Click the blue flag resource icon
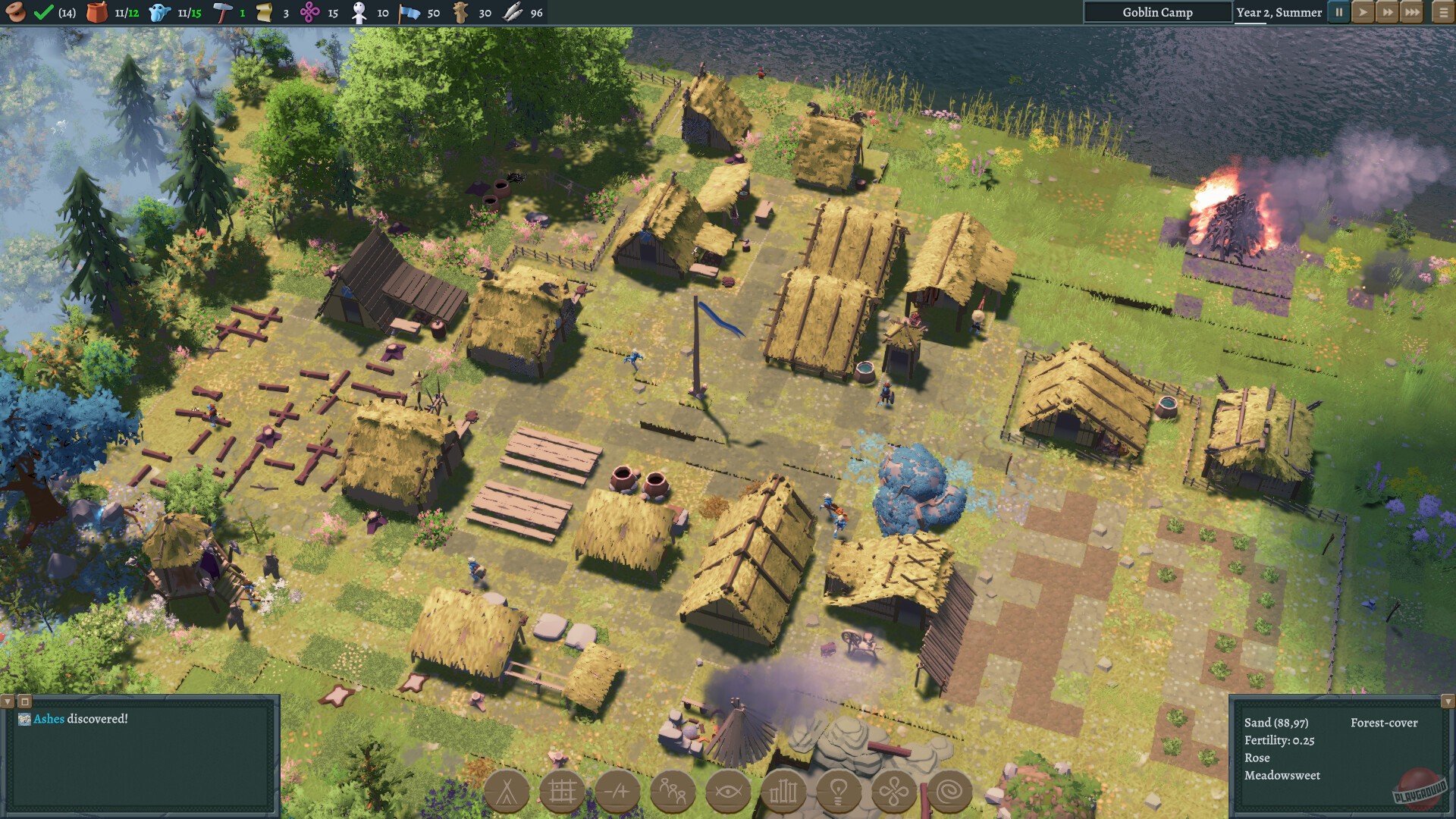This screenshot has width=1456, height=819. pyautogui.click(x=406, y=12)
